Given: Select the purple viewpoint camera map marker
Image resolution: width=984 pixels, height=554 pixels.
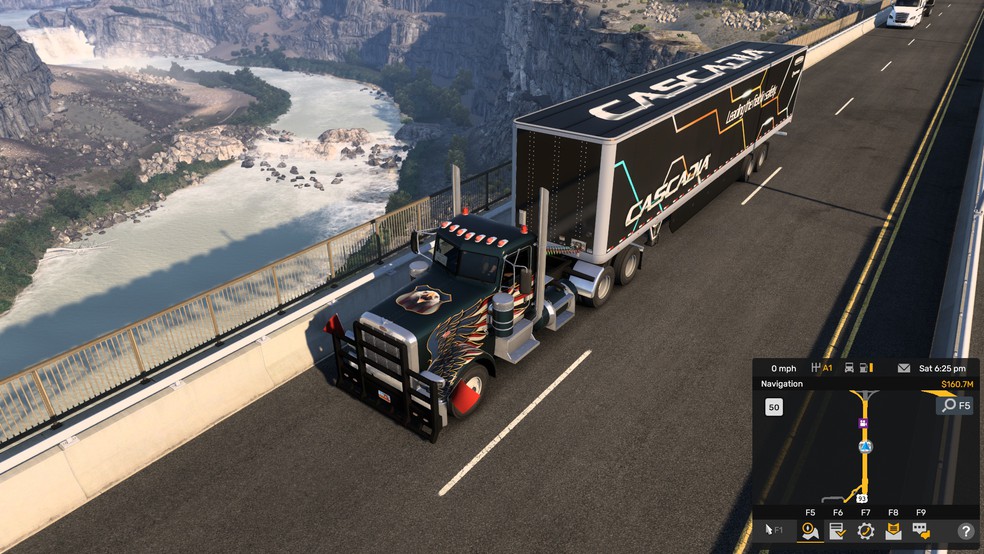Looking at the screenshot, I should coord(862,423).
